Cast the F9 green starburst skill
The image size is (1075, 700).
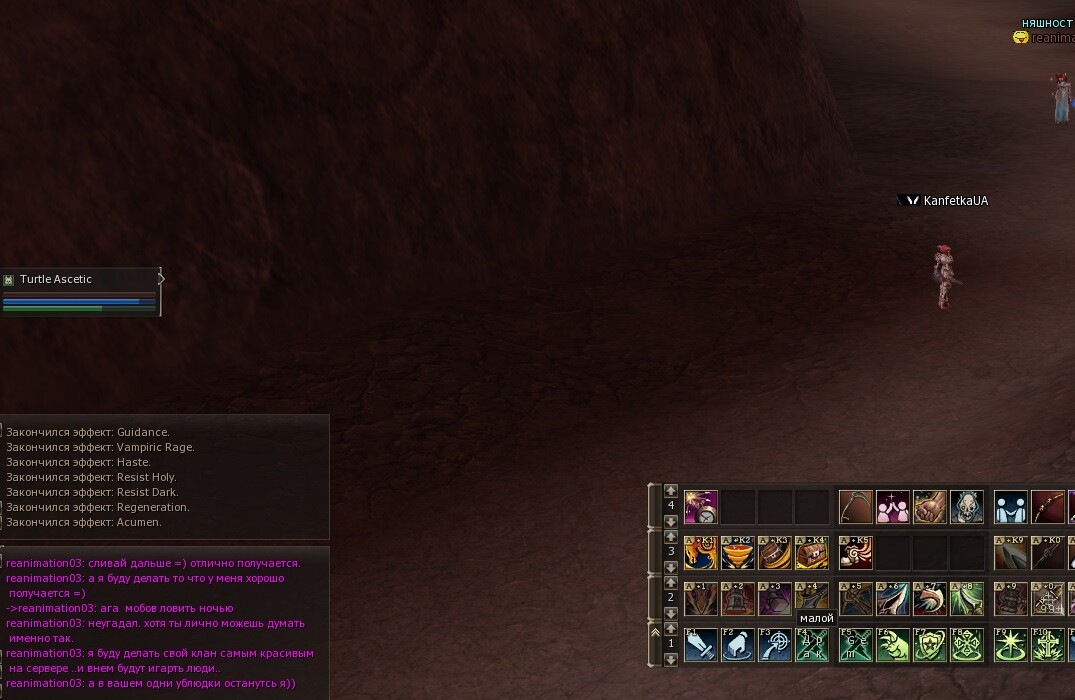(1011, 645)
